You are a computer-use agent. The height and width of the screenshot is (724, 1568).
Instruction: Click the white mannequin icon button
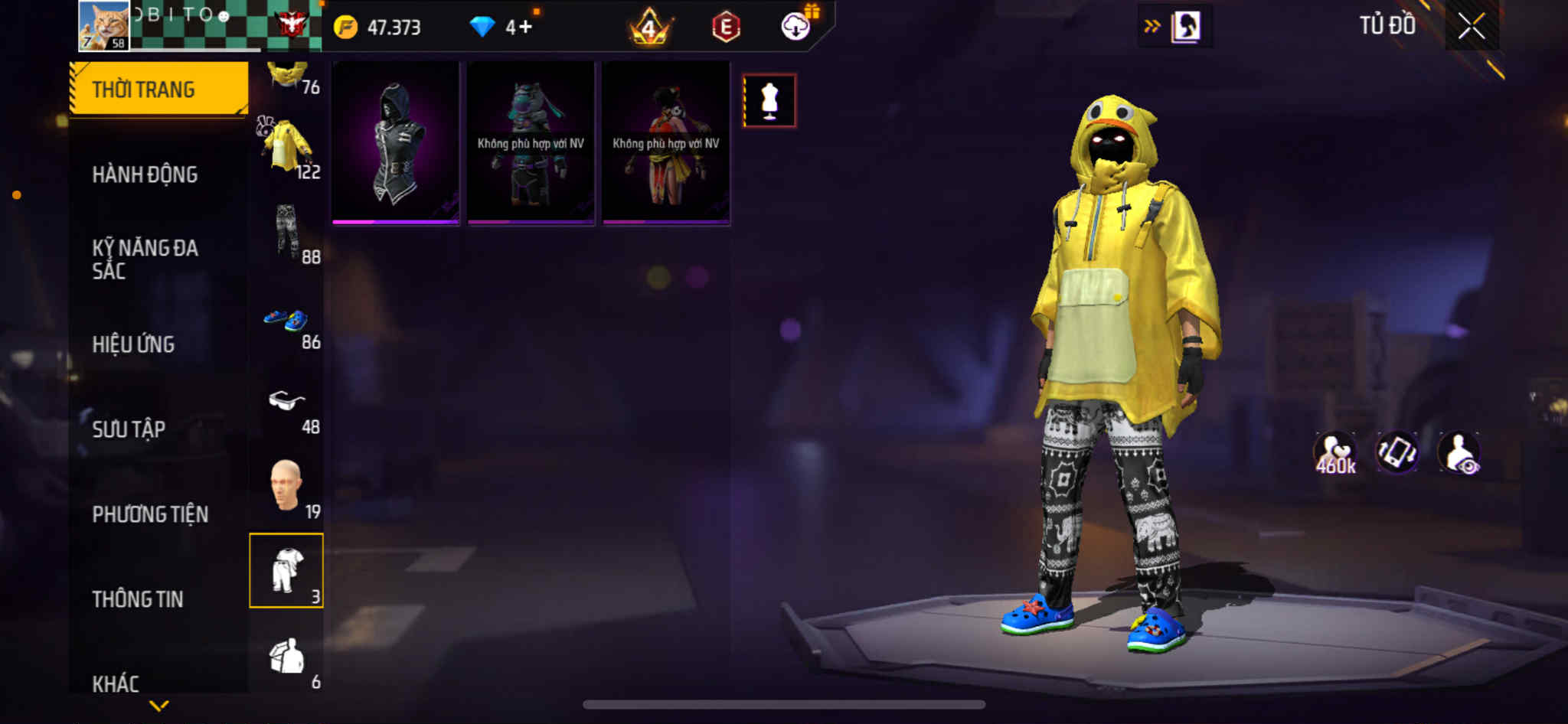(x=769, y=101)
